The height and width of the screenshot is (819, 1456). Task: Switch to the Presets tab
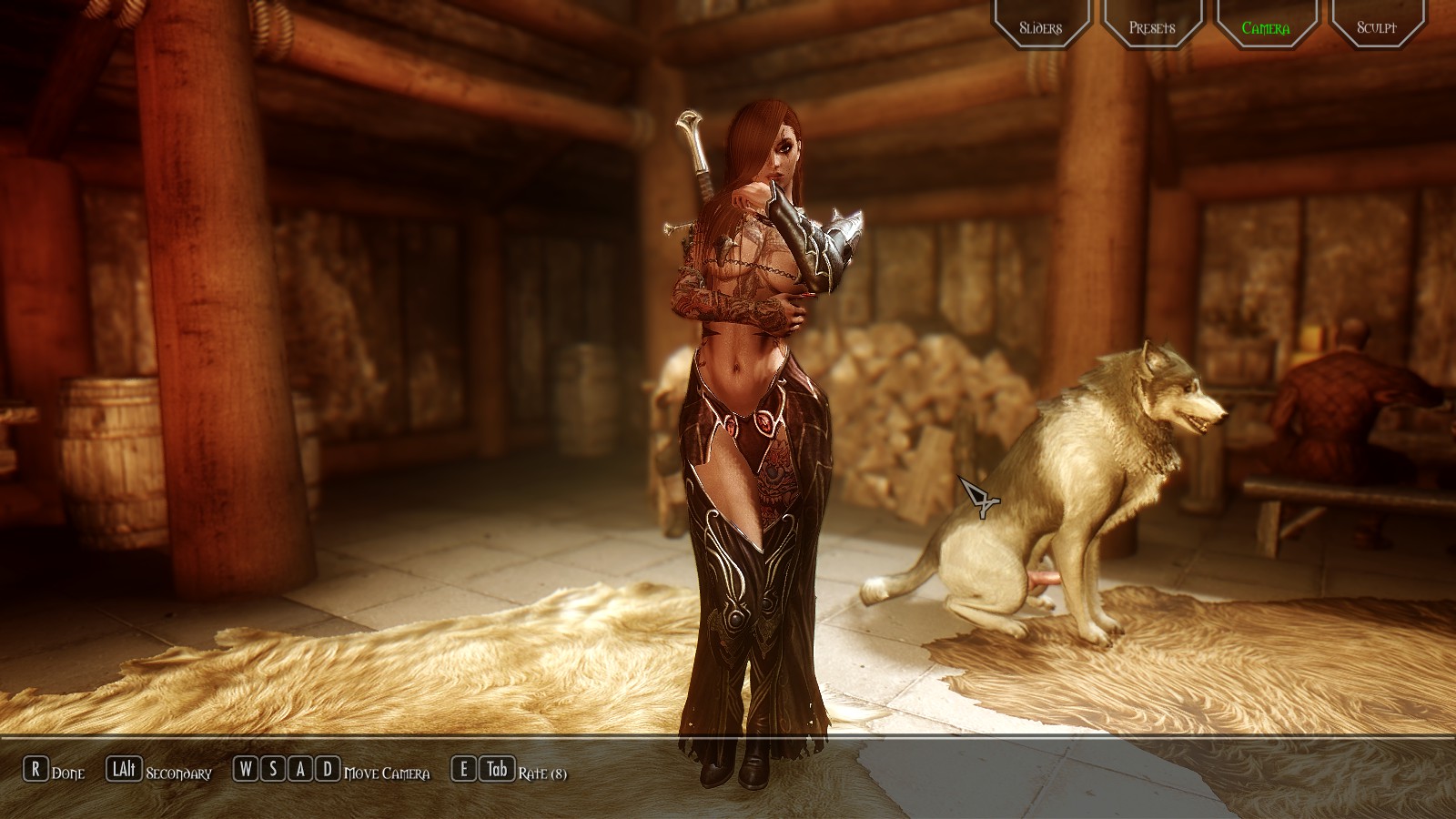tap(1152, 25)
